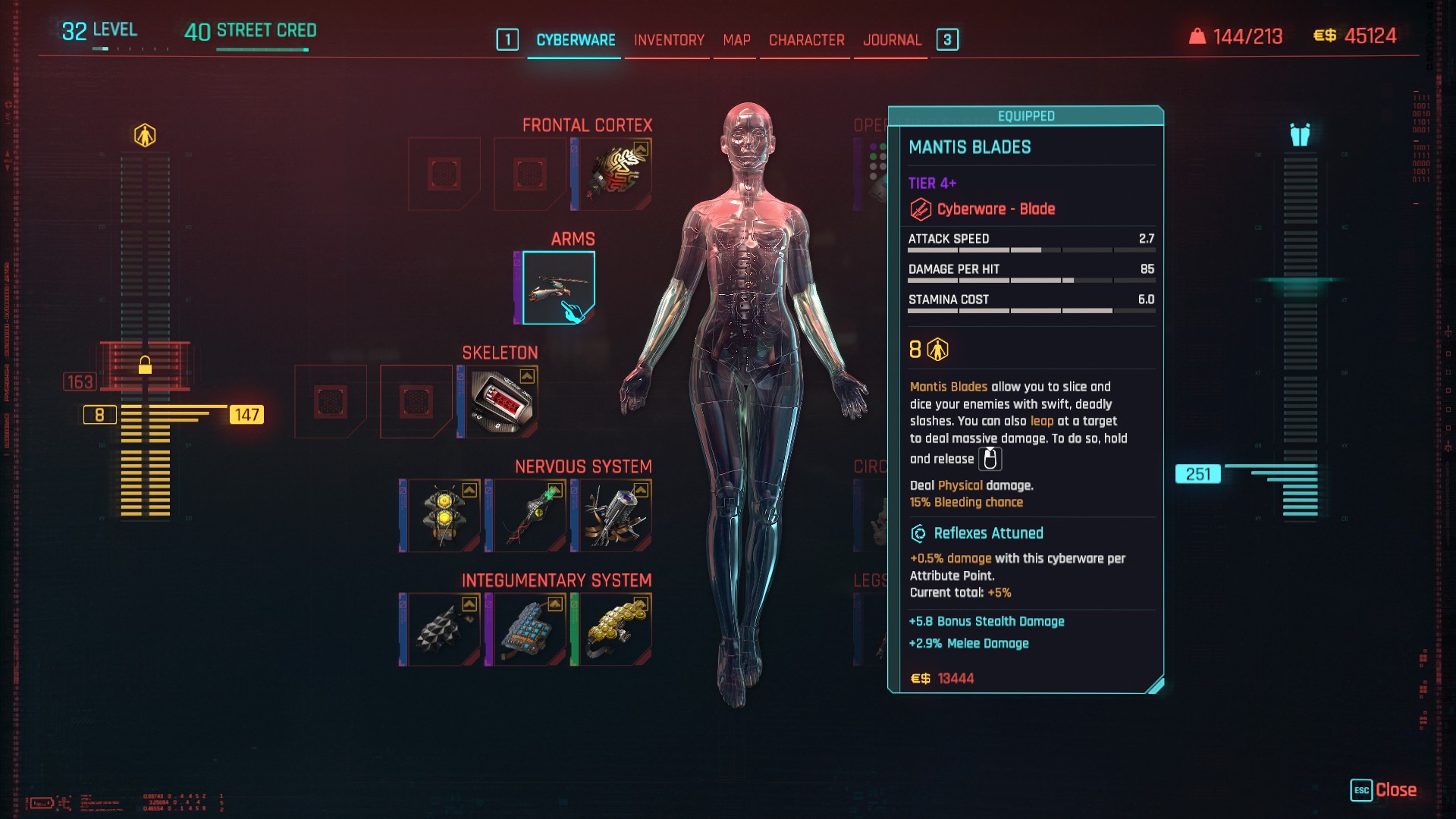This screenshot has width=1456, height=819.
Task: Select the Mantis Blades arms slot
Action: (559, 288)
